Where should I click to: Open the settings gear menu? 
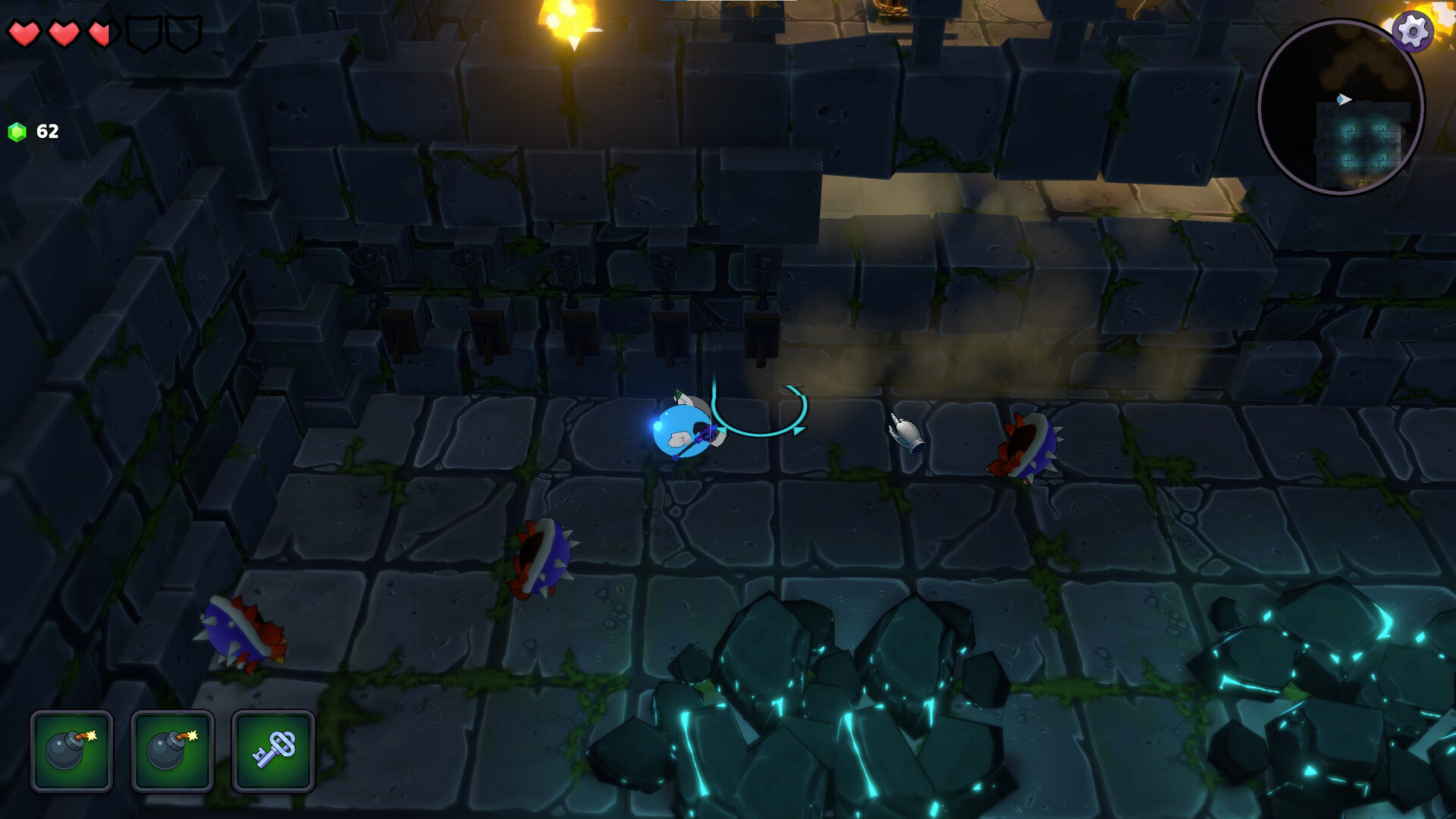pyautogui.click(x=1411, y=32)
